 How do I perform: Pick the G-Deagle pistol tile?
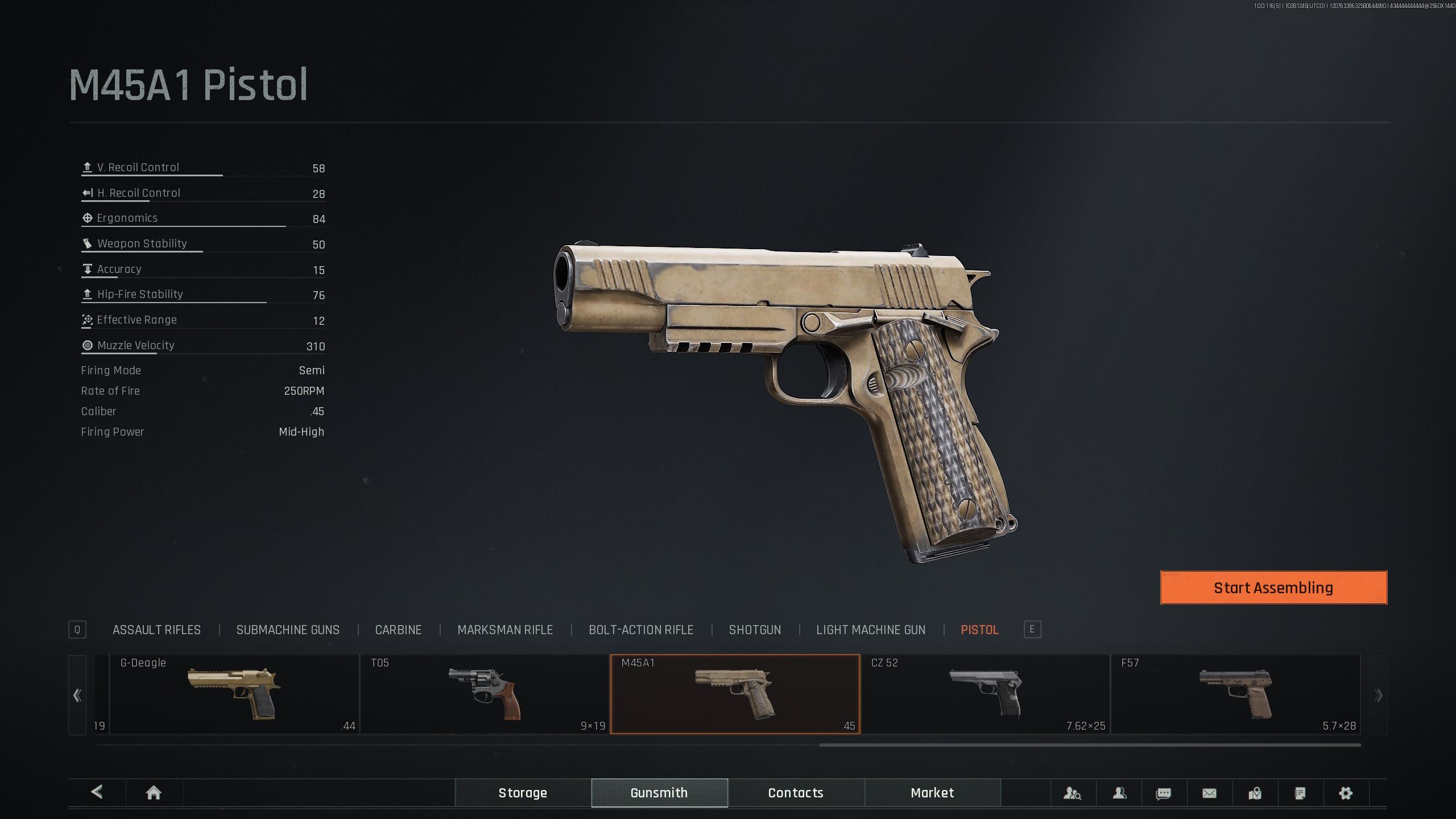coord(234,694)
